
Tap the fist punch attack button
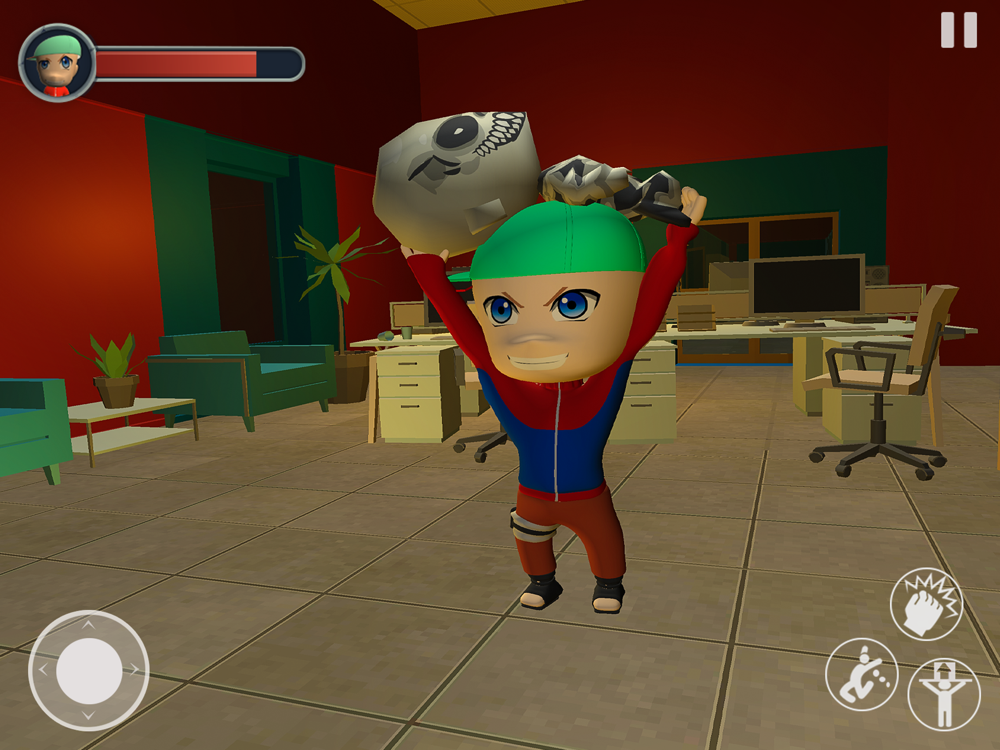(x=926, y=603)
